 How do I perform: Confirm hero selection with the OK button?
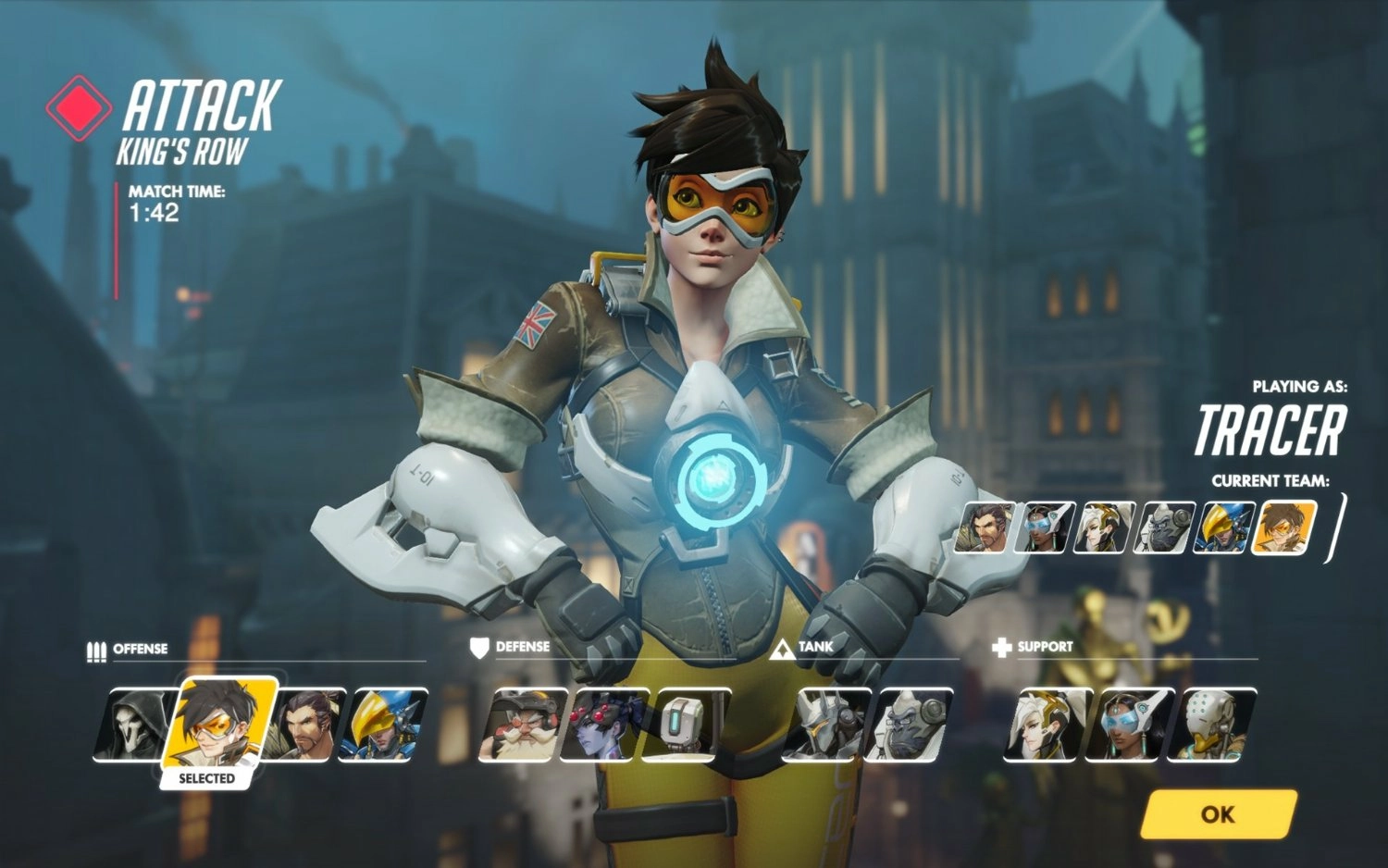click(1218, 814)
